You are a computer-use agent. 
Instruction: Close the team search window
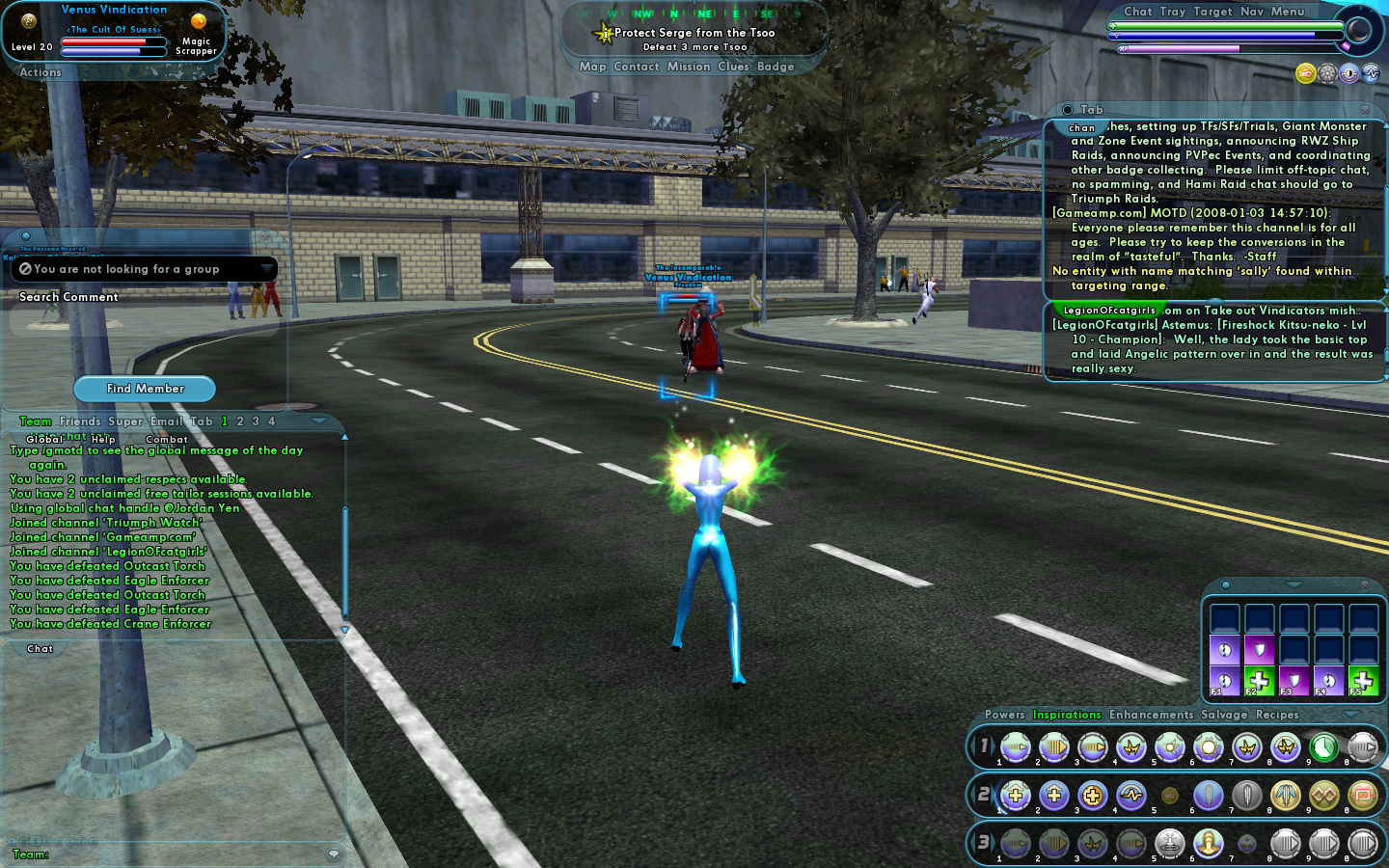coord(265,236)
